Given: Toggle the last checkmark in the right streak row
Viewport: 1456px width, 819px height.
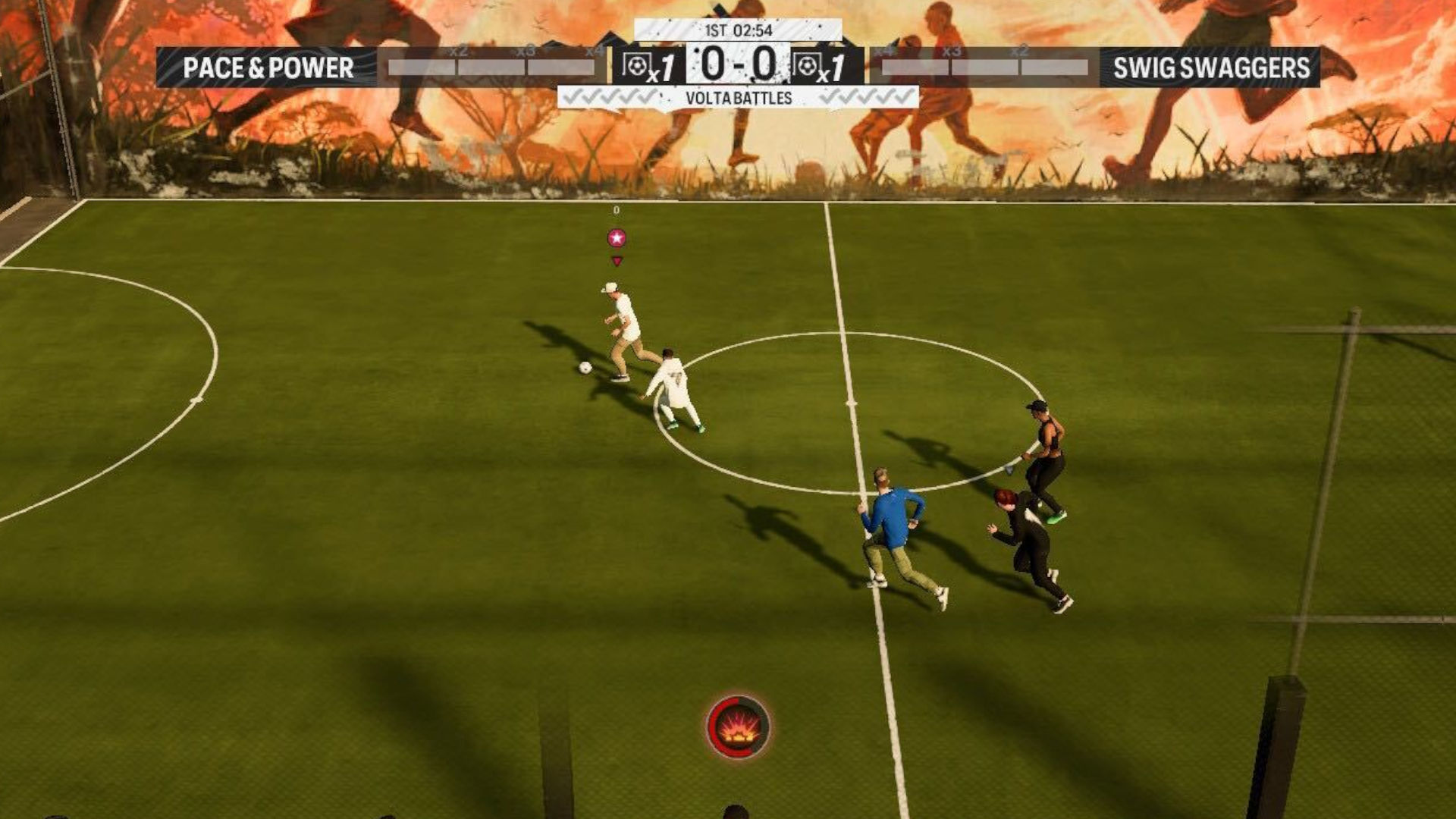Looking at the screenshot, I should (902, 95).
